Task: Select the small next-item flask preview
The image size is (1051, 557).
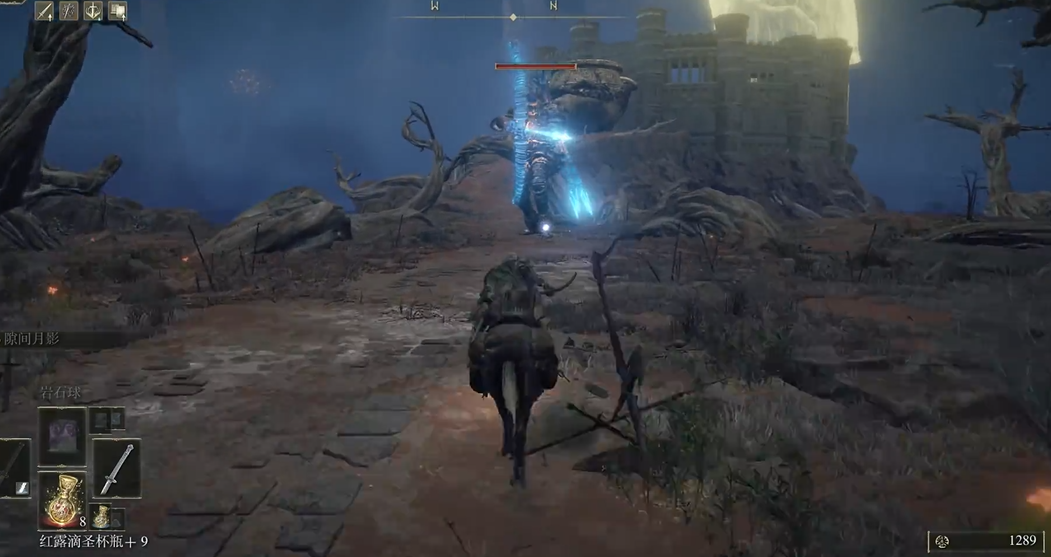Action: point(101,516)
